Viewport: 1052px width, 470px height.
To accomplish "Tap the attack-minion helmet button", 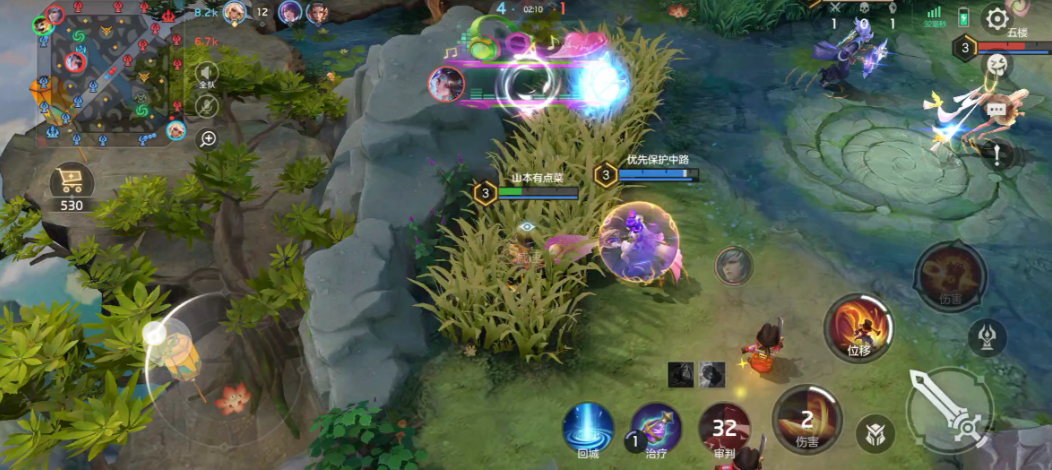I will point(874,433).
